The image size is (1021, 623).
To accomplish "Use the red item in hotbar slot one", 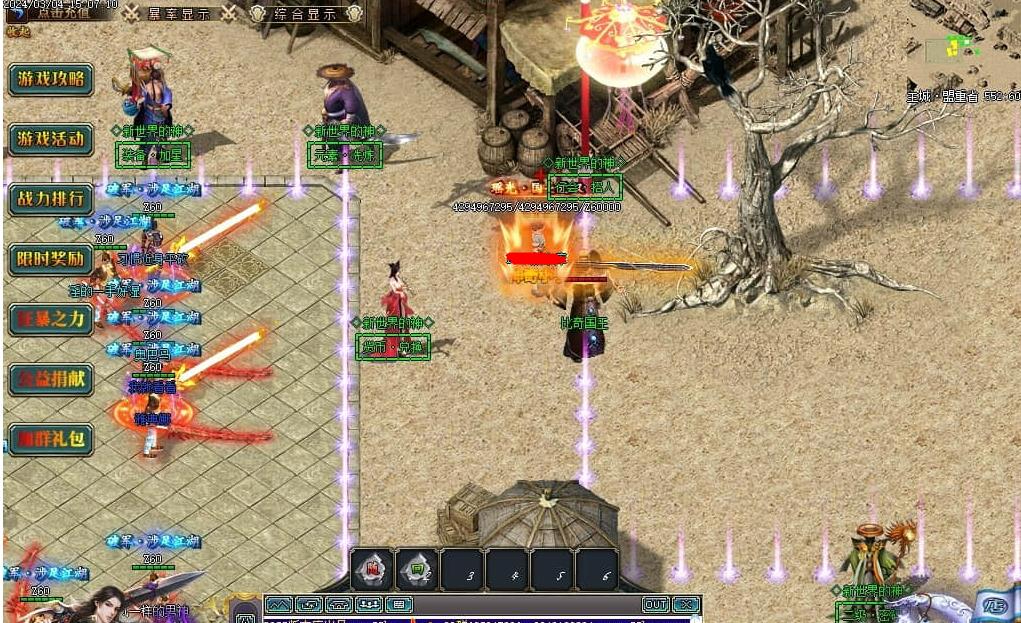I will coord(371,569).
